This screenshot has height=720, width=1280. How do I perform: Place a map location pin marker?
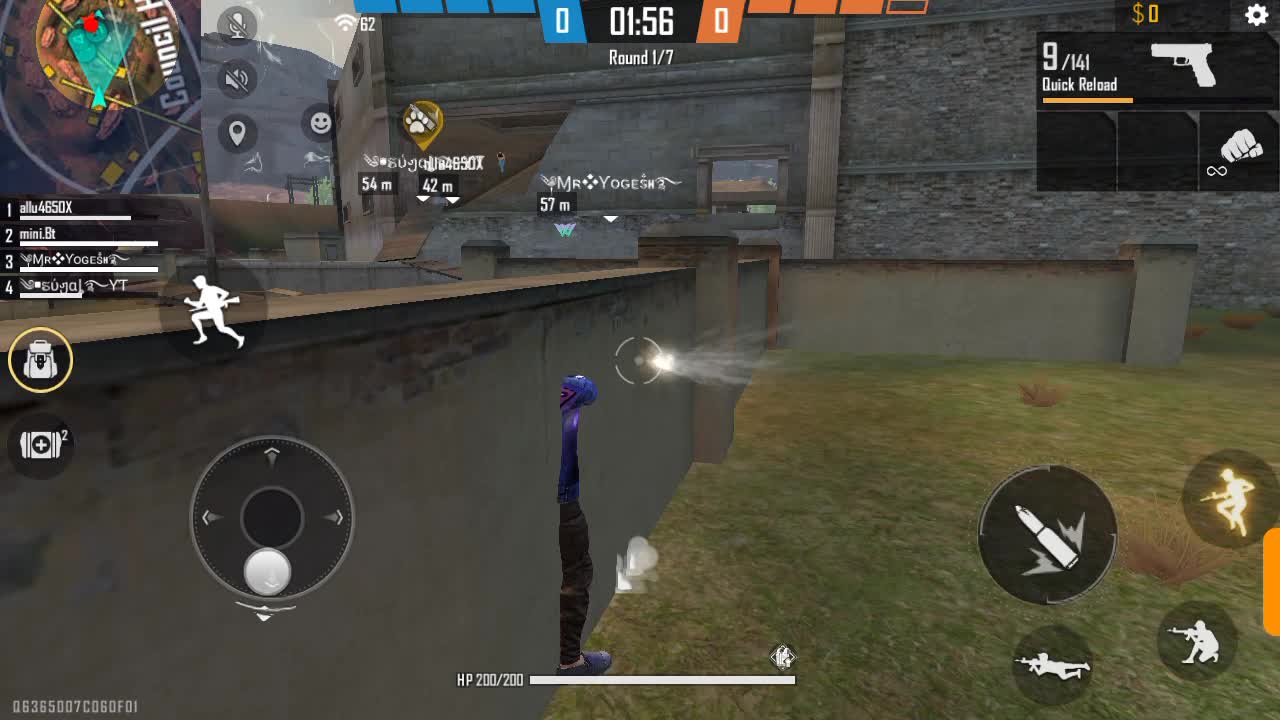237,133
